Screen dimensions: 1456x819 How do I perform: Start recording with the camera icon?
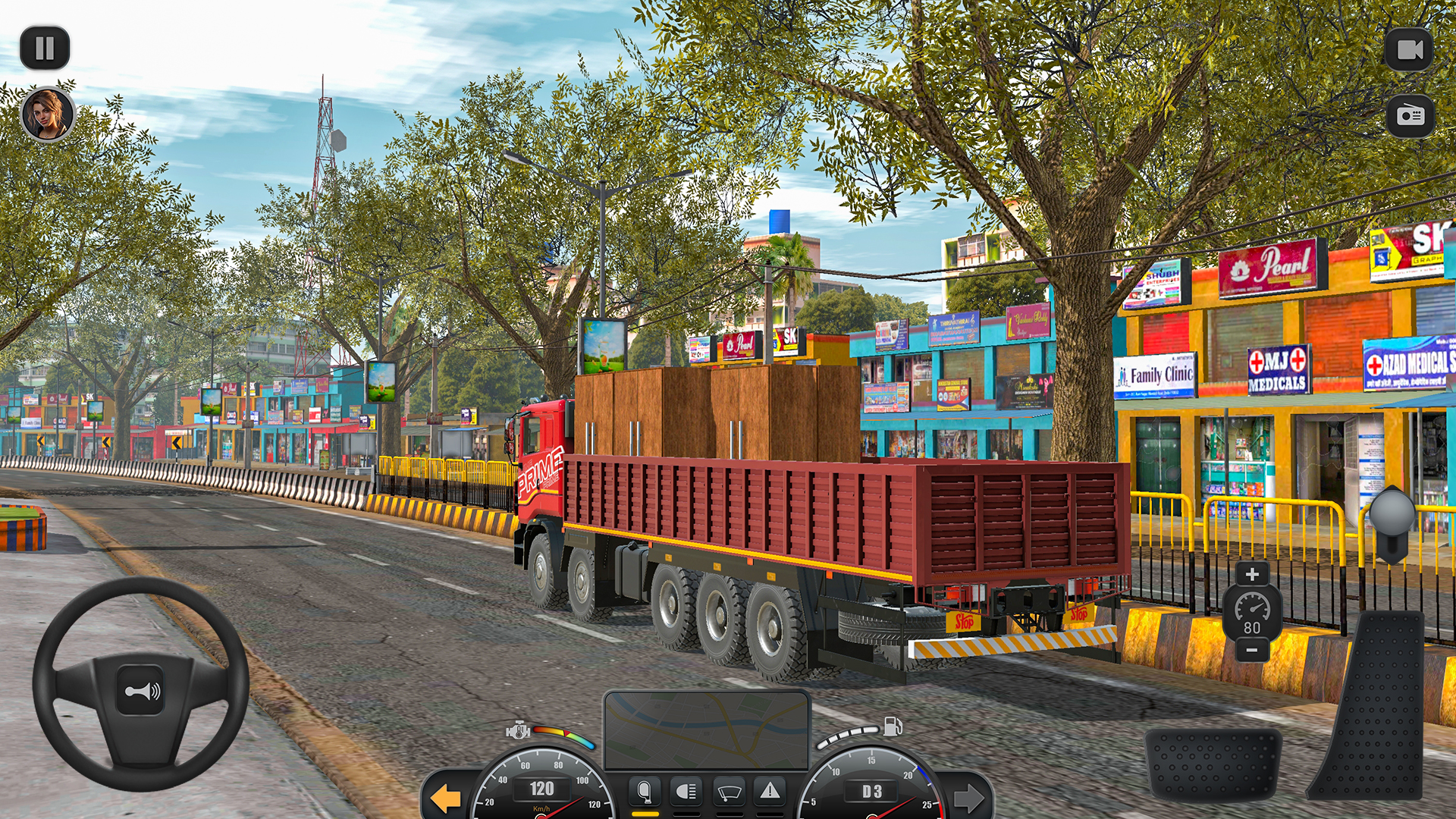[1409, 48]
